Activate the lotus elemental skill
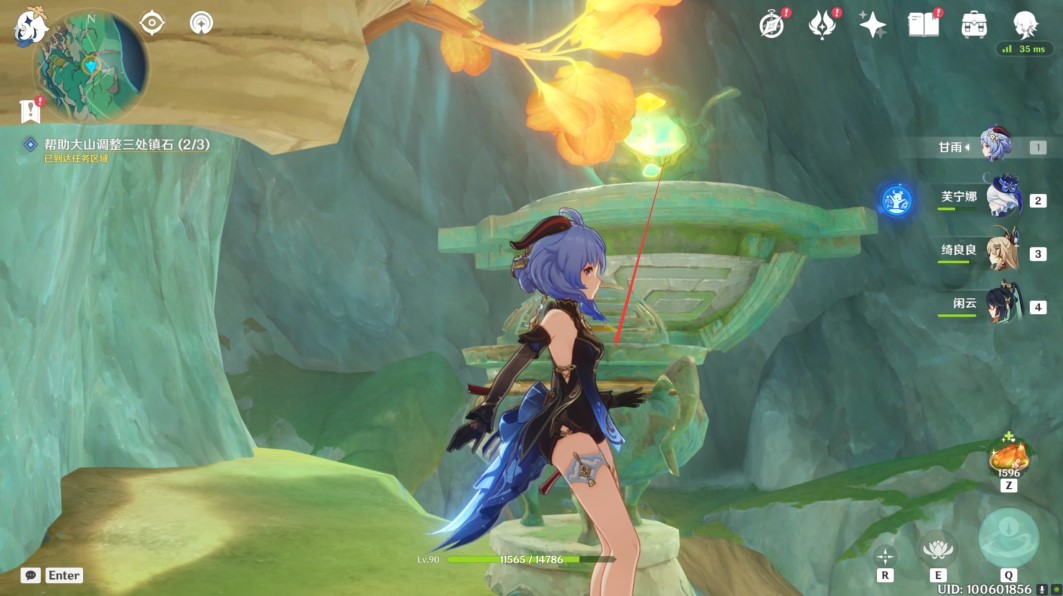Image resolution: width=1063 pixels, height=596 pixels. pyautogui.click(x=937, y=548)
